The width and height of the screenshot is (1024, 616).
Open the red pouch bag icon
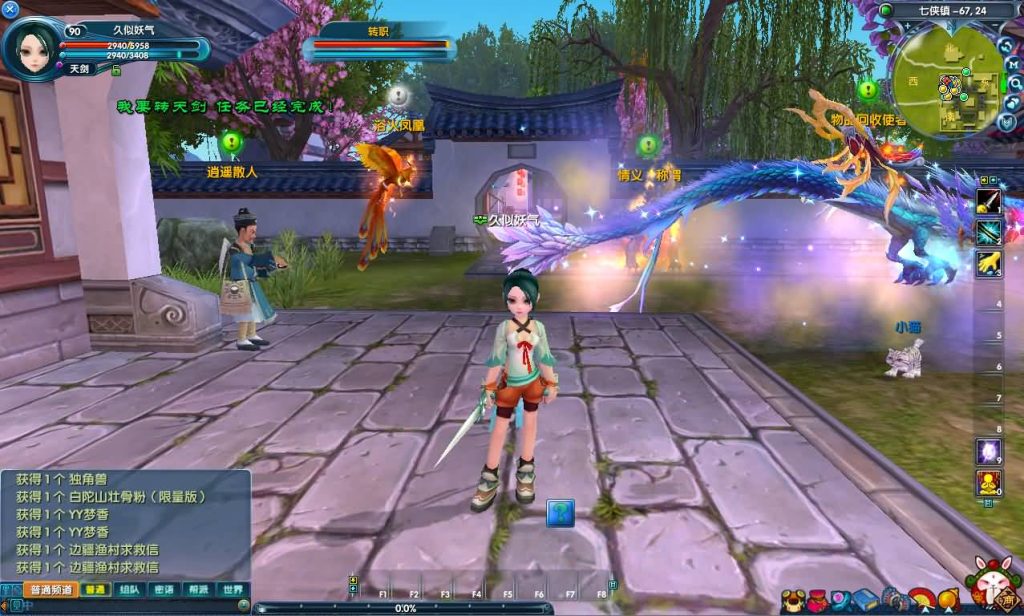point(818,600)
